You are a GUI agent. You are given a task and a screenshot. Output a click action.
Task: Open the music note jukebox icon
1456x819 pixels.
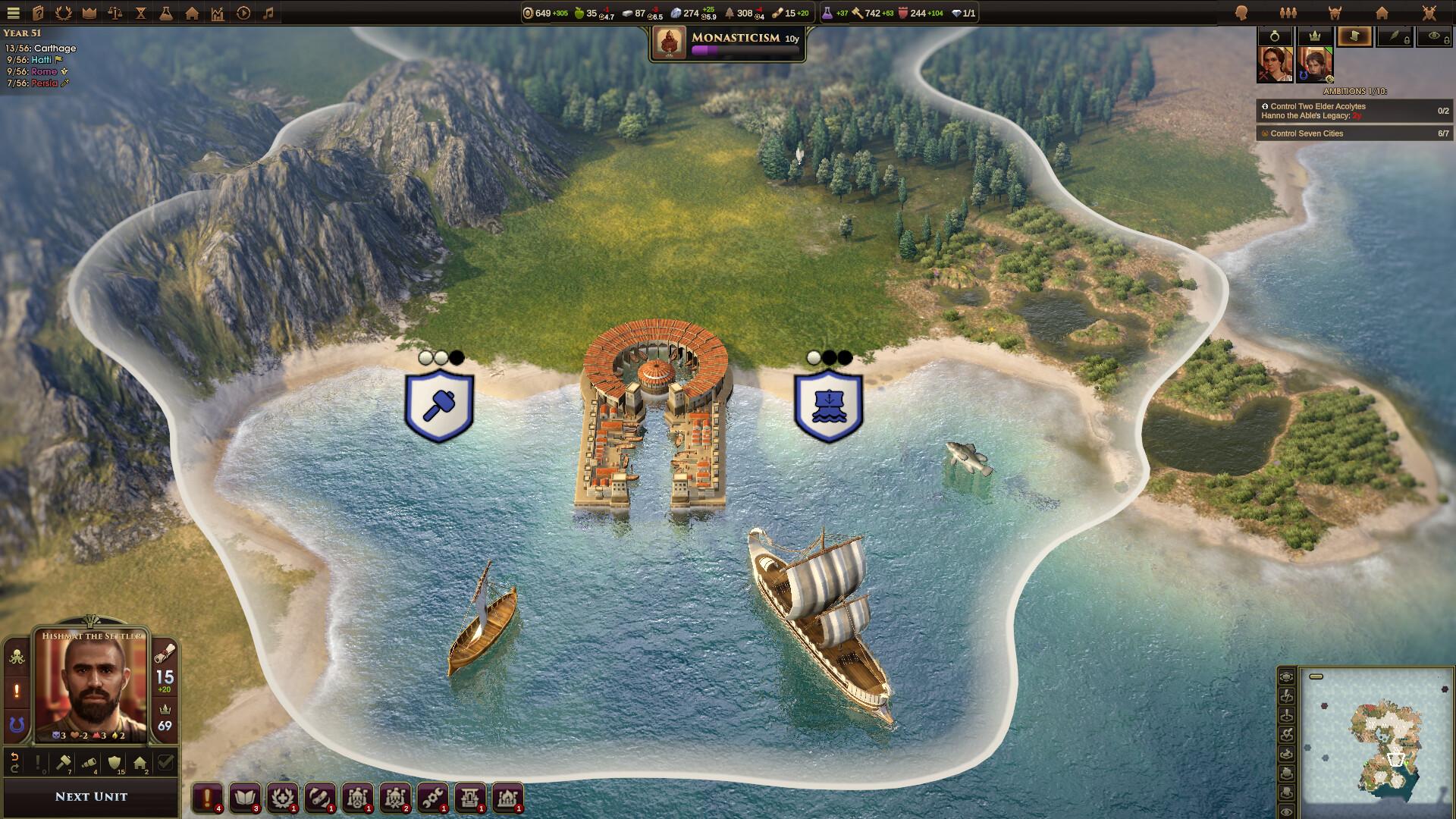coord(269,12)
